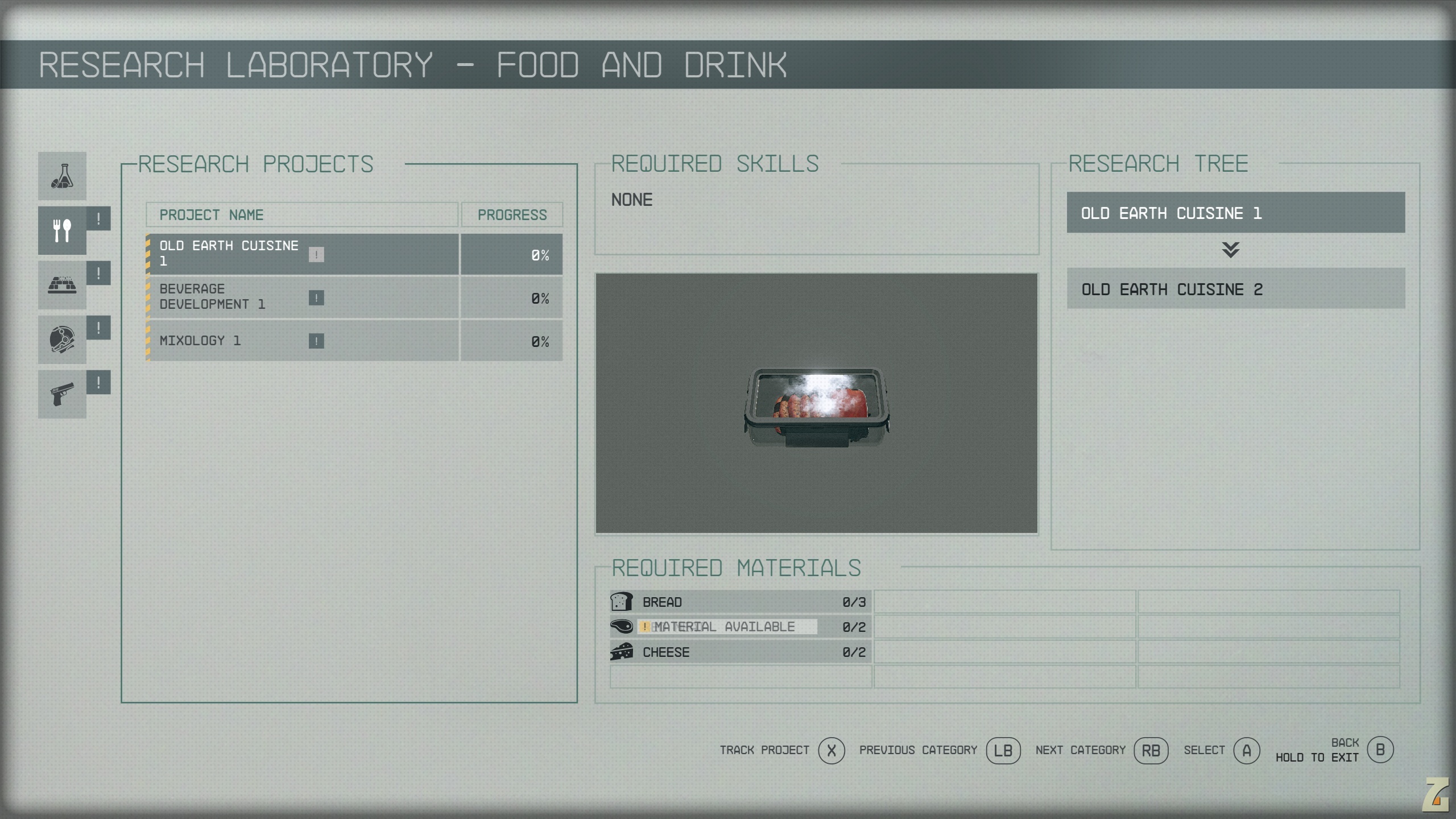Click the meat row marked Material Available

point(740,627)
